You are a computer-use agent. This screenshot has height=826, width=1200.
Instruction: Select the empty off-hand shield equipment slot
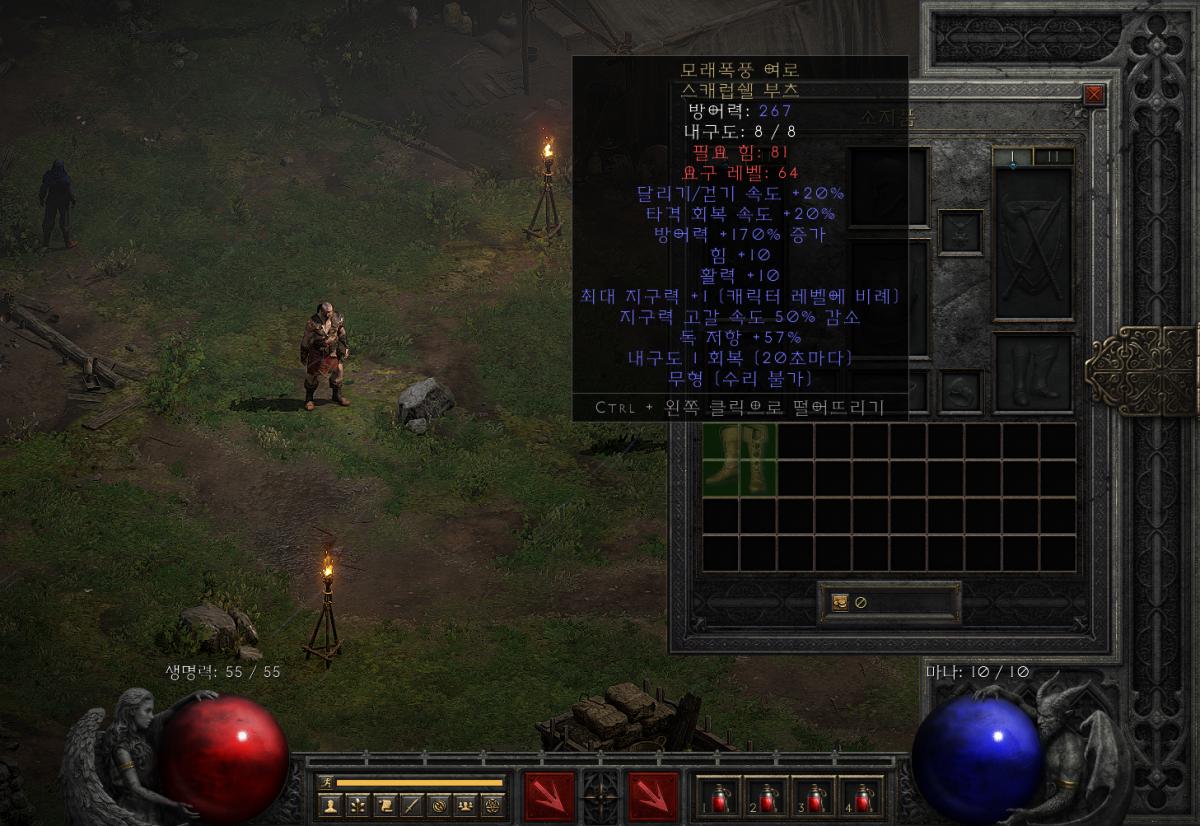click(1034, 243)
